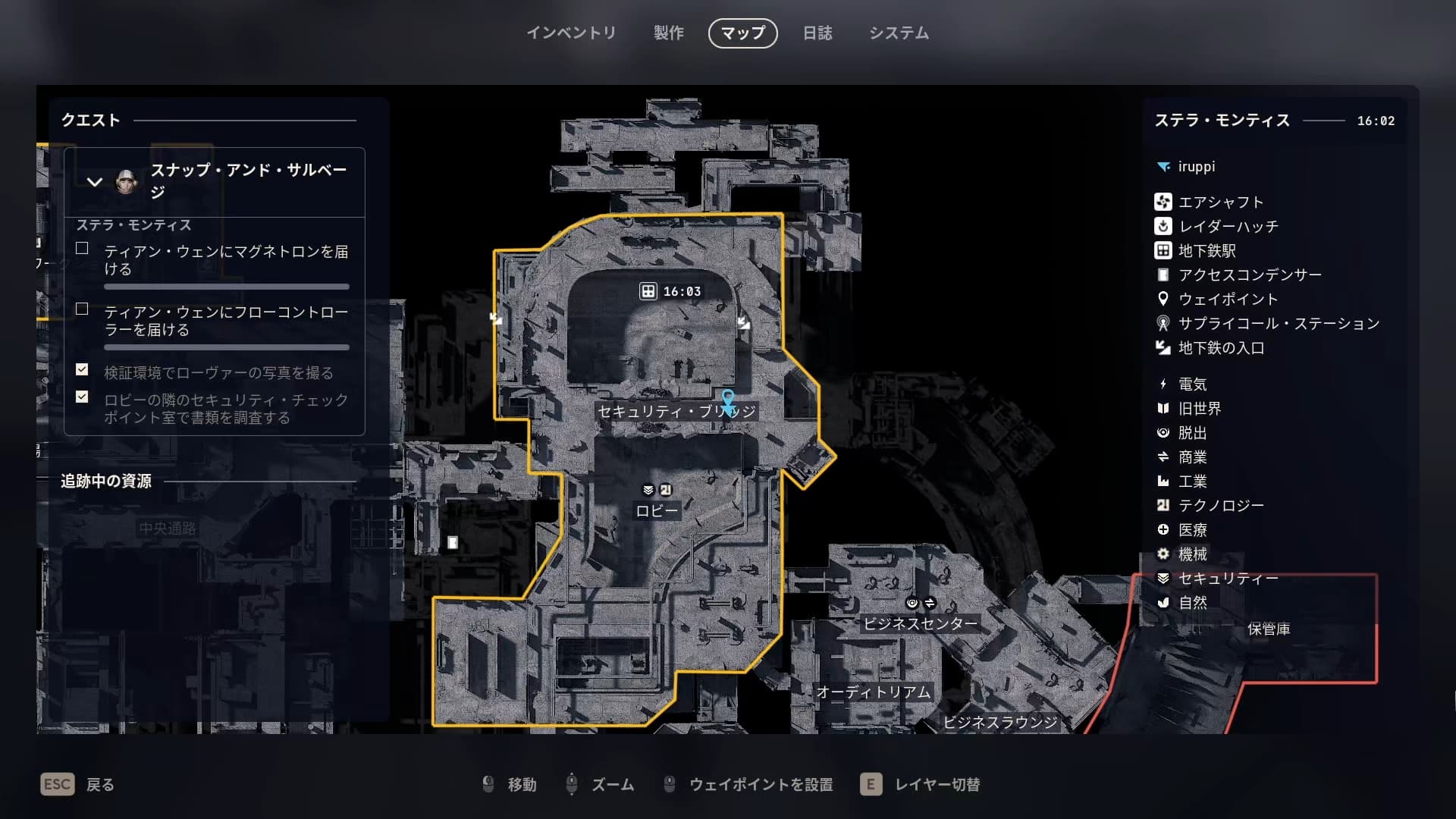Collapse the スナップ・アンド・サルベージ quest
Viewport: 1456px width, 819px height.
pyautogui.click(x=95, y=182)
